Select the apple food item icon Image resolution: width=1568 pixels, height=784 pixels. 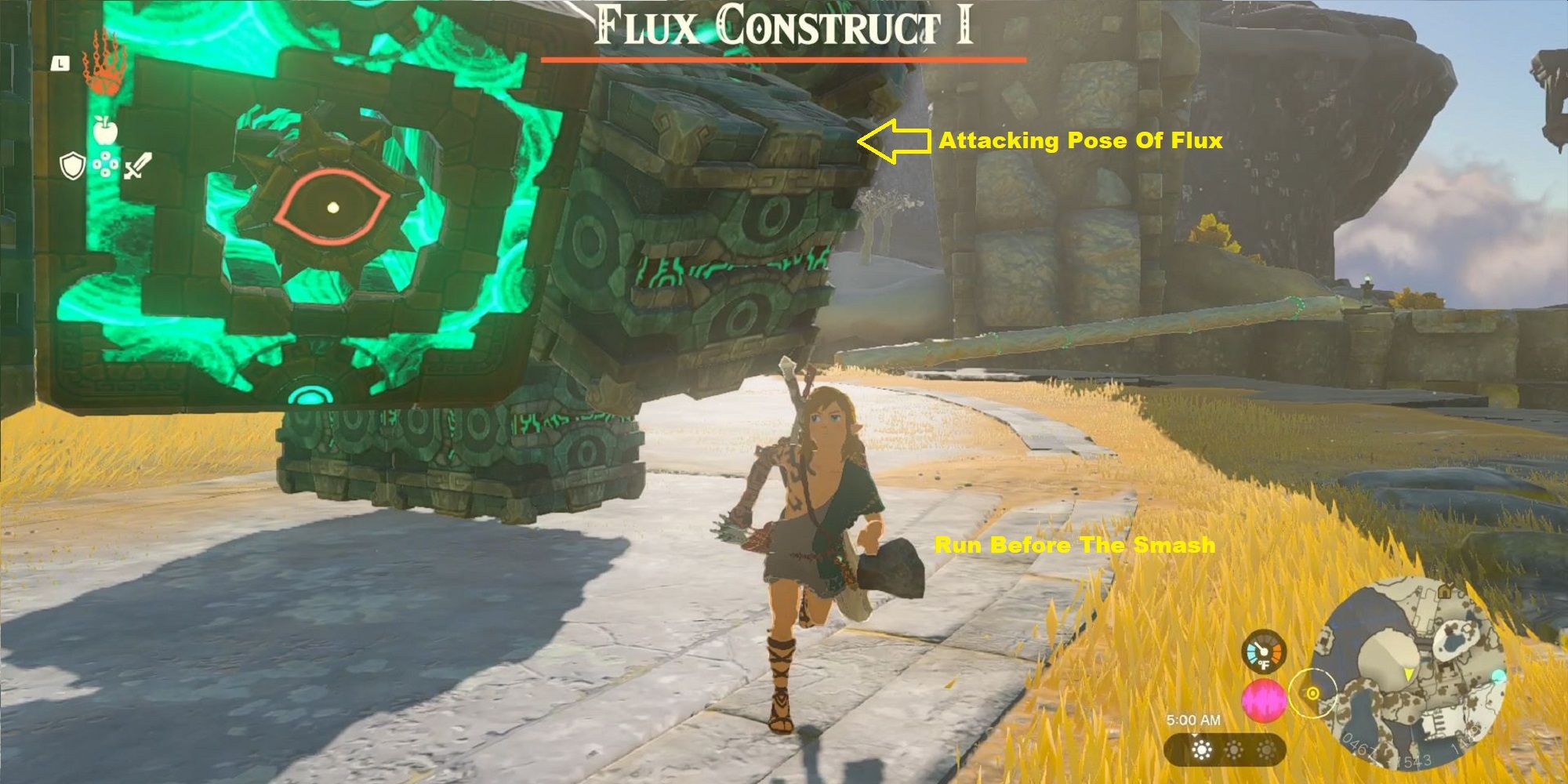click(x=104, y=129)
